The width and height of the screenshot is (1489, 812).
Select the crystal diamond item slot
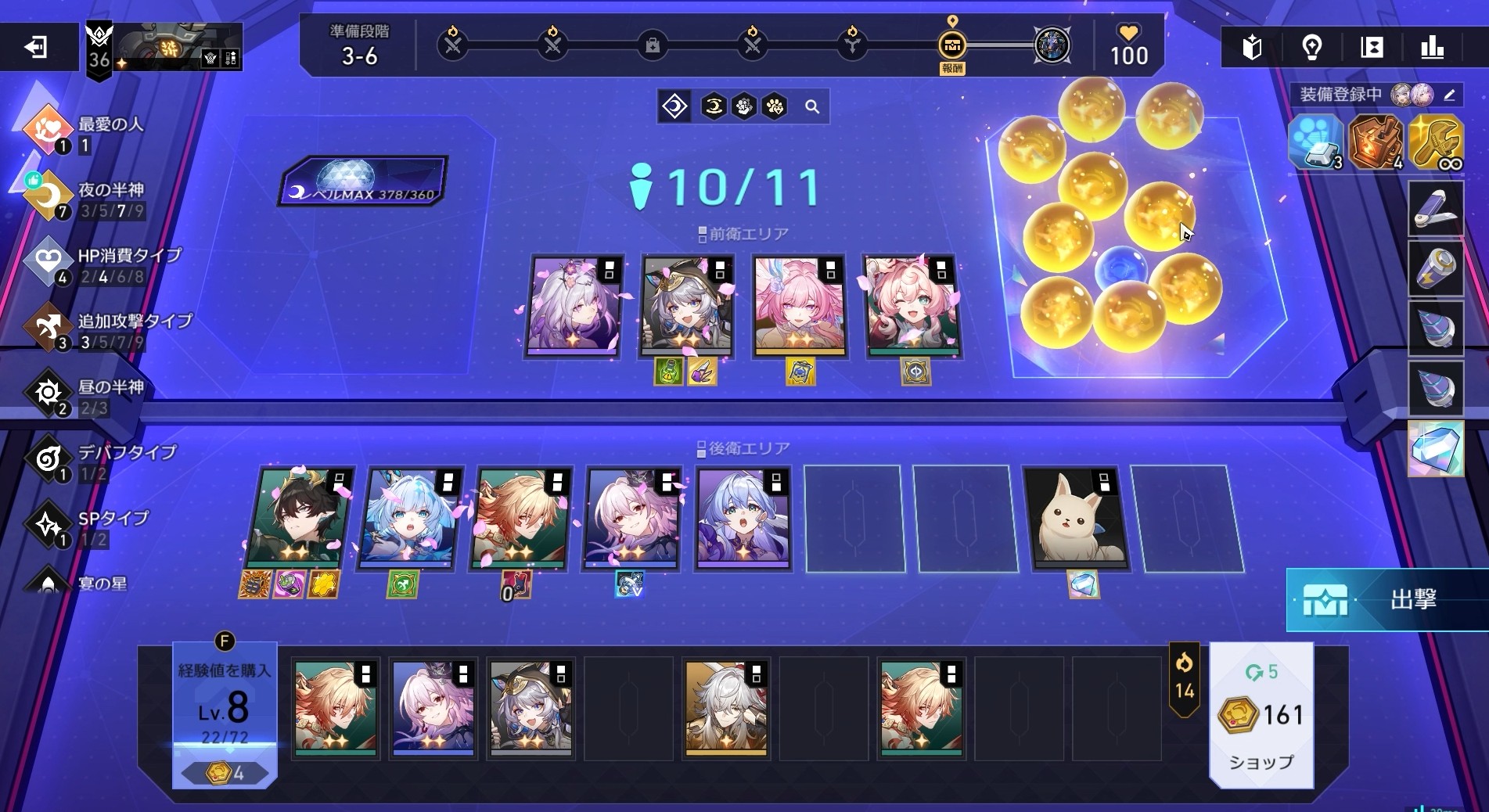click(1435, 449)
